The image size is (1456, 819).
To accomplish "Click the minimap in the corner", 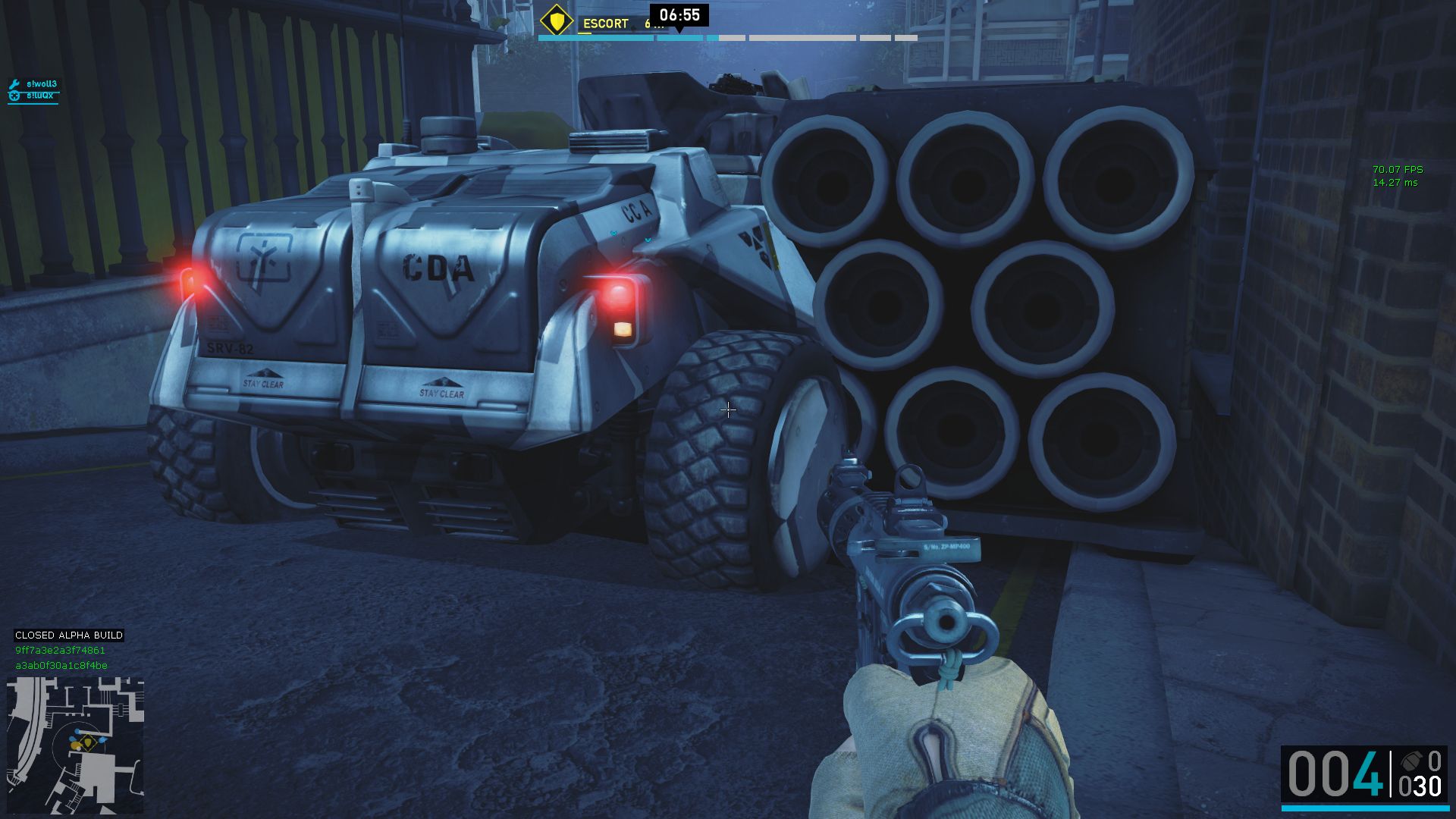I will pos(75,745).
